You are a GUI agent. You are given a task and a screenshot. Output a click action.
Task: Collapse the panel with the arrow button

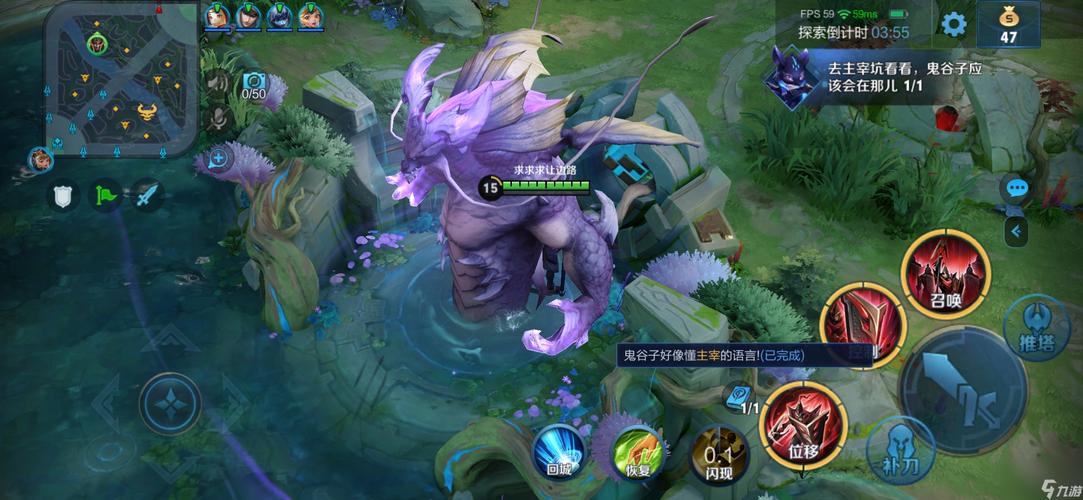pyautogui.click(x=1018, y=232)
